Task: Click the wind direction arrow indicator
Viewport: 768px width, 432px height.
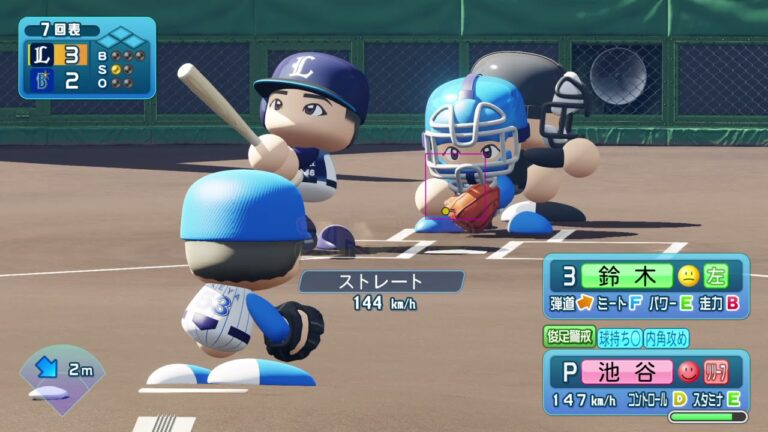Action: [x=46, y=370]
